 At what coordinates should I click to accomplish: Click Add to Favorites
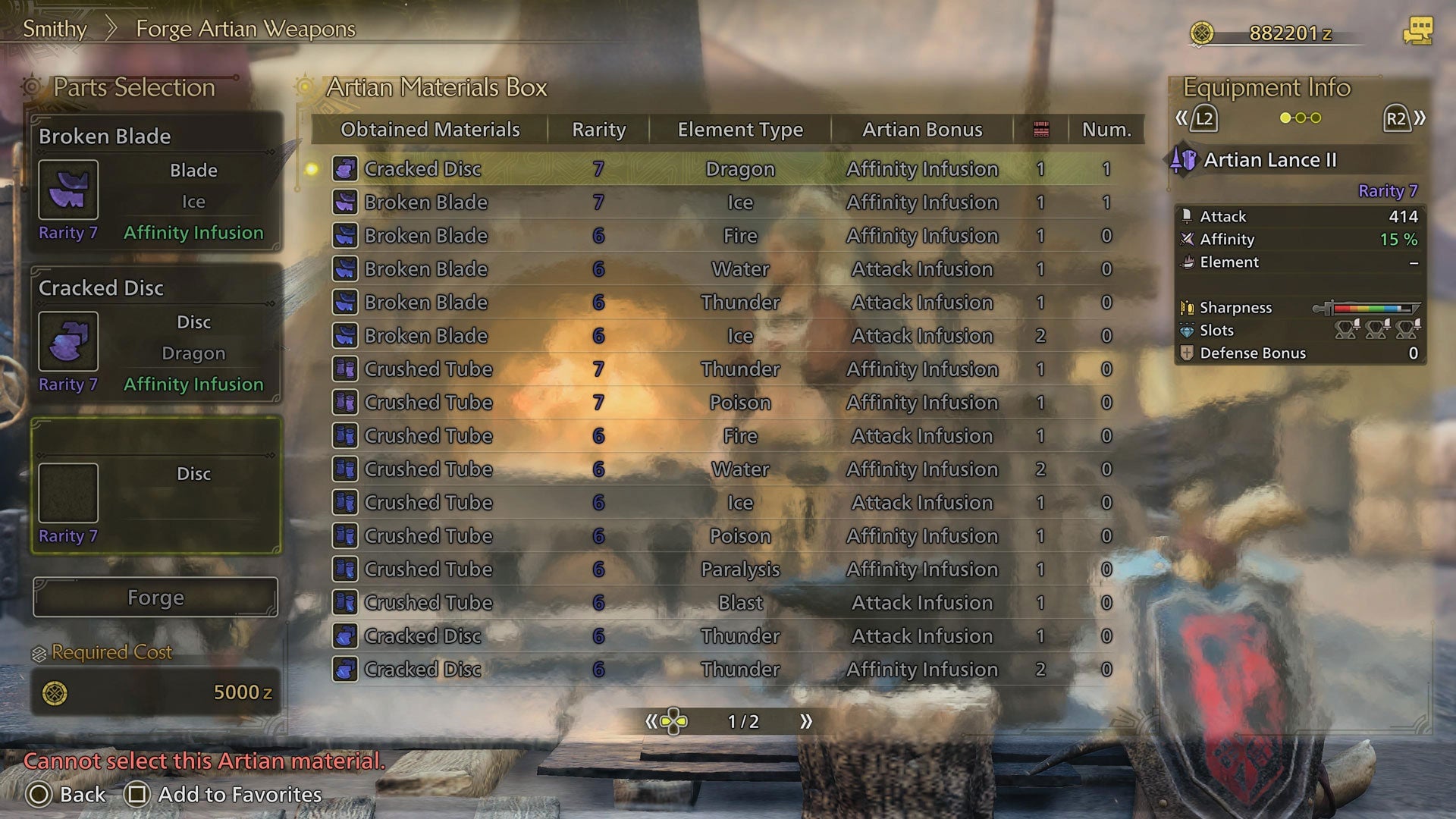[x=237, y=795]
